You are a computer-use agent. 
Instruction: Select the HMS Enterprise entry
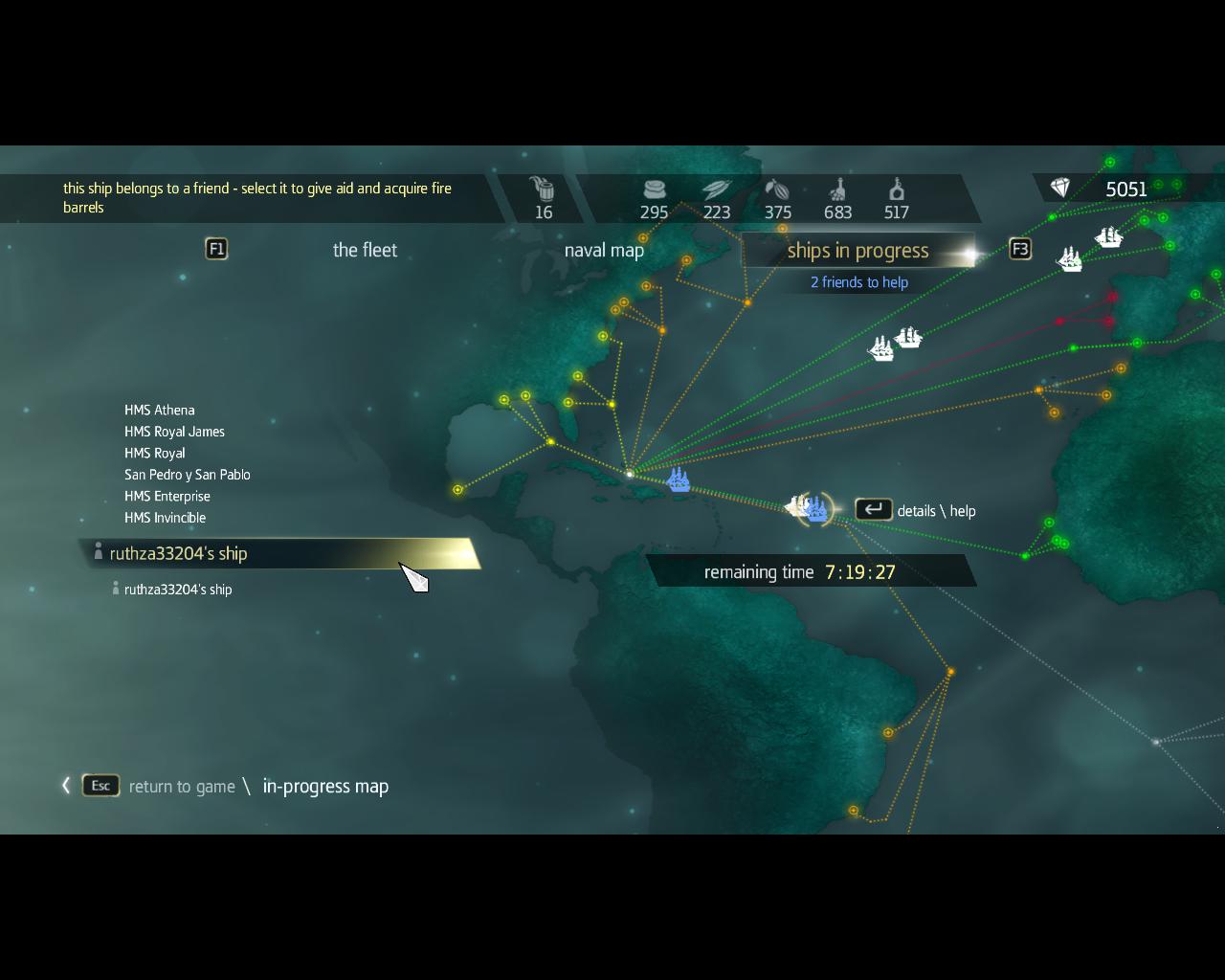pos(167,496)
